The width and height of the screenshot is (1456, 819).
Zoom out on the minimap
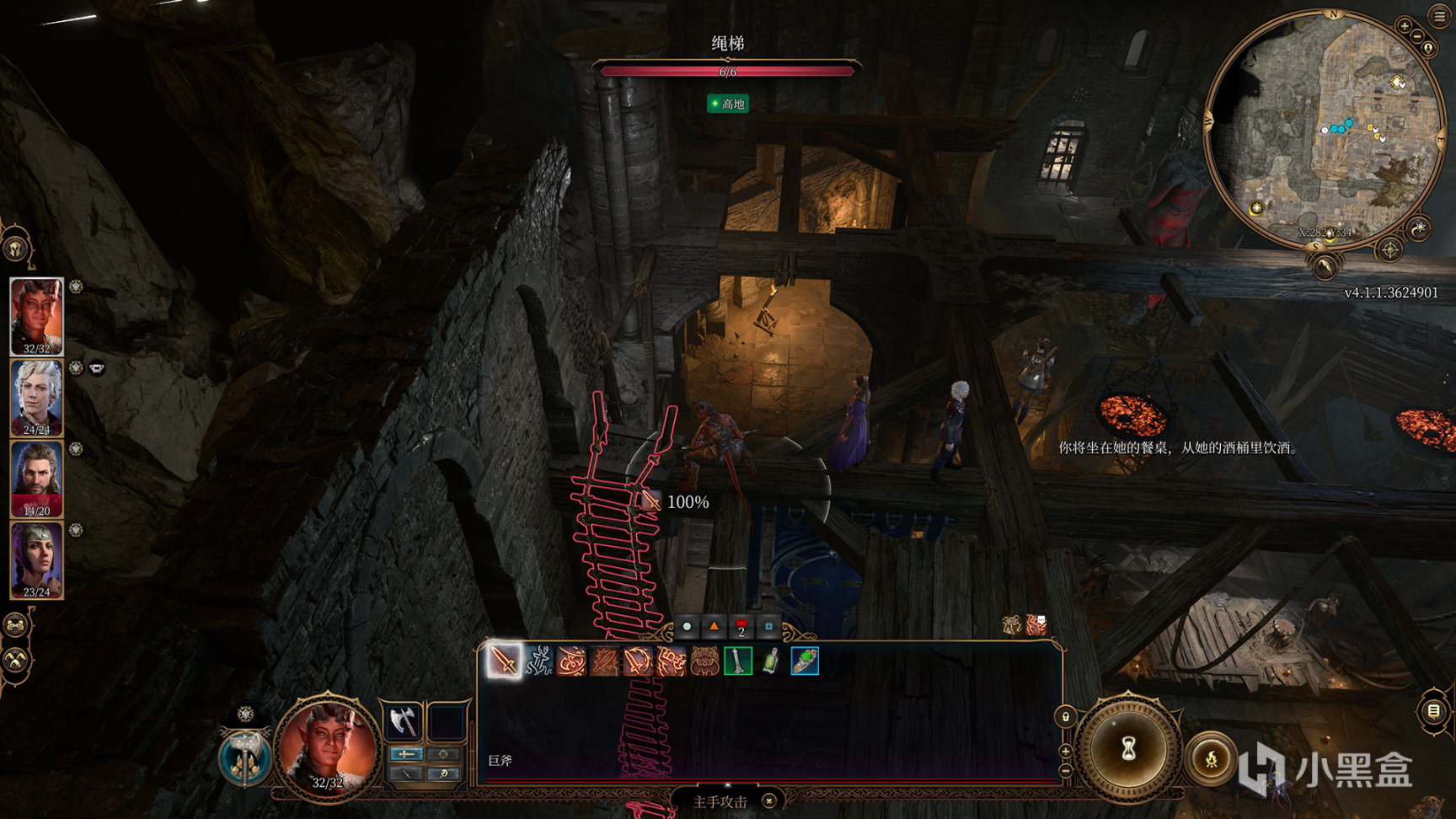(x=1417, y=36)
